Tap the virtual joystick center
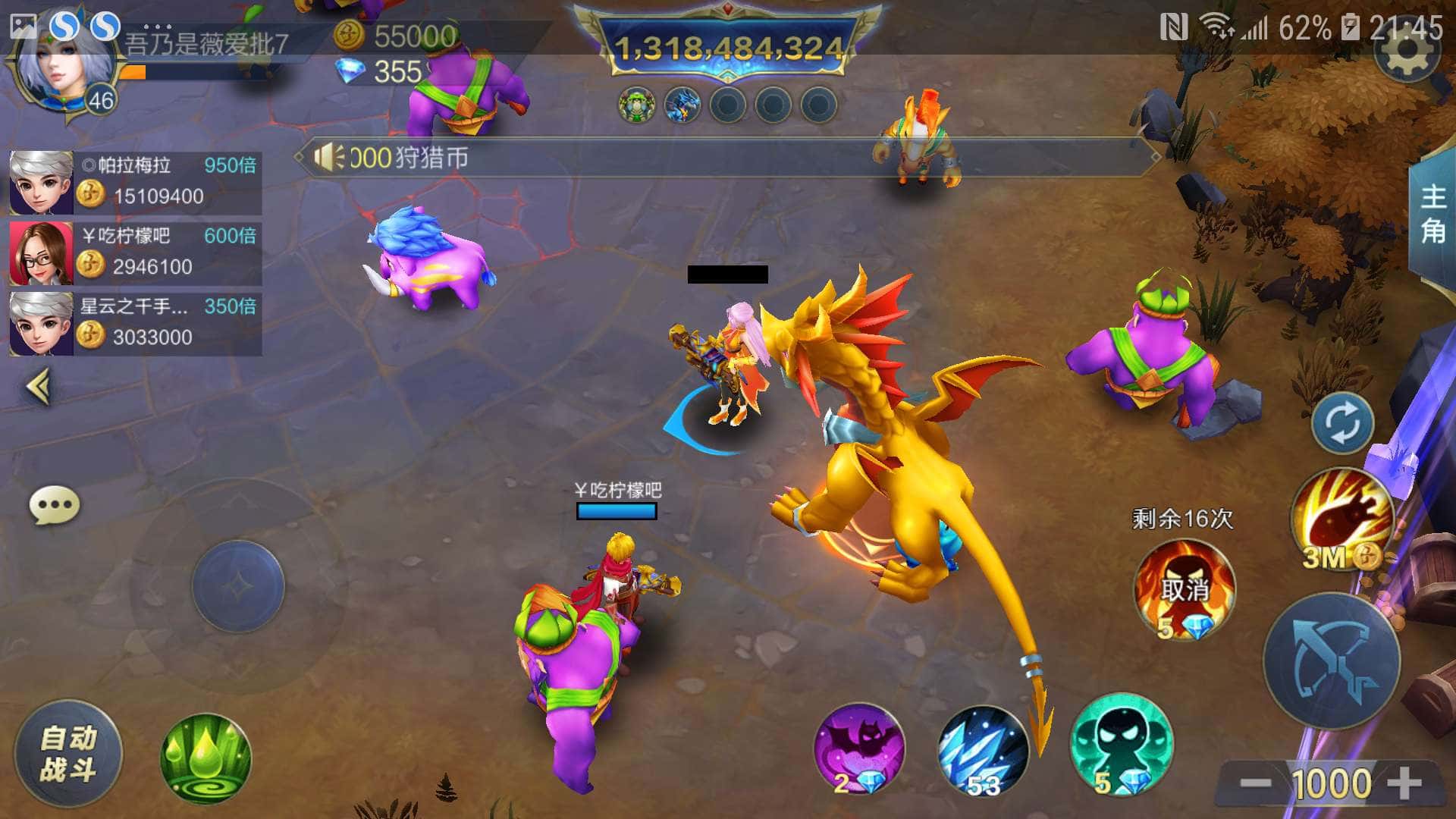 pyautogui.click(x=238, y=586)
